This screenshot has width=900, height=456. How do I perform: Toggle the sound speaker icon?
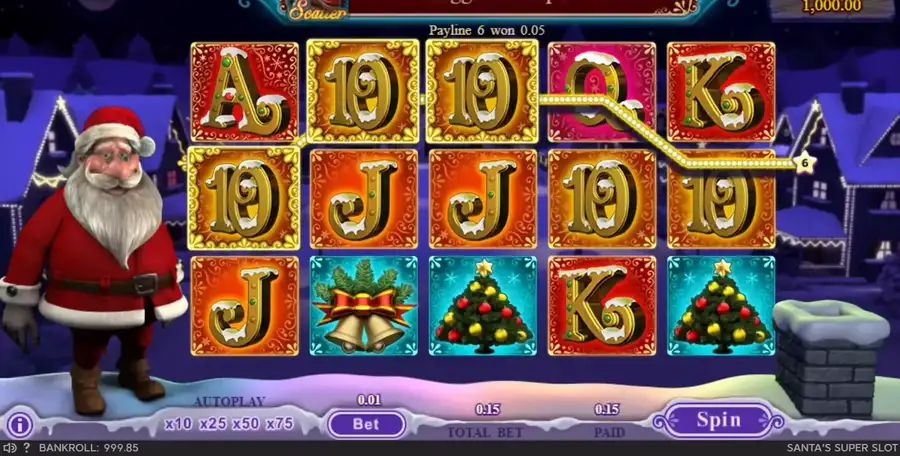pos(9,448)
